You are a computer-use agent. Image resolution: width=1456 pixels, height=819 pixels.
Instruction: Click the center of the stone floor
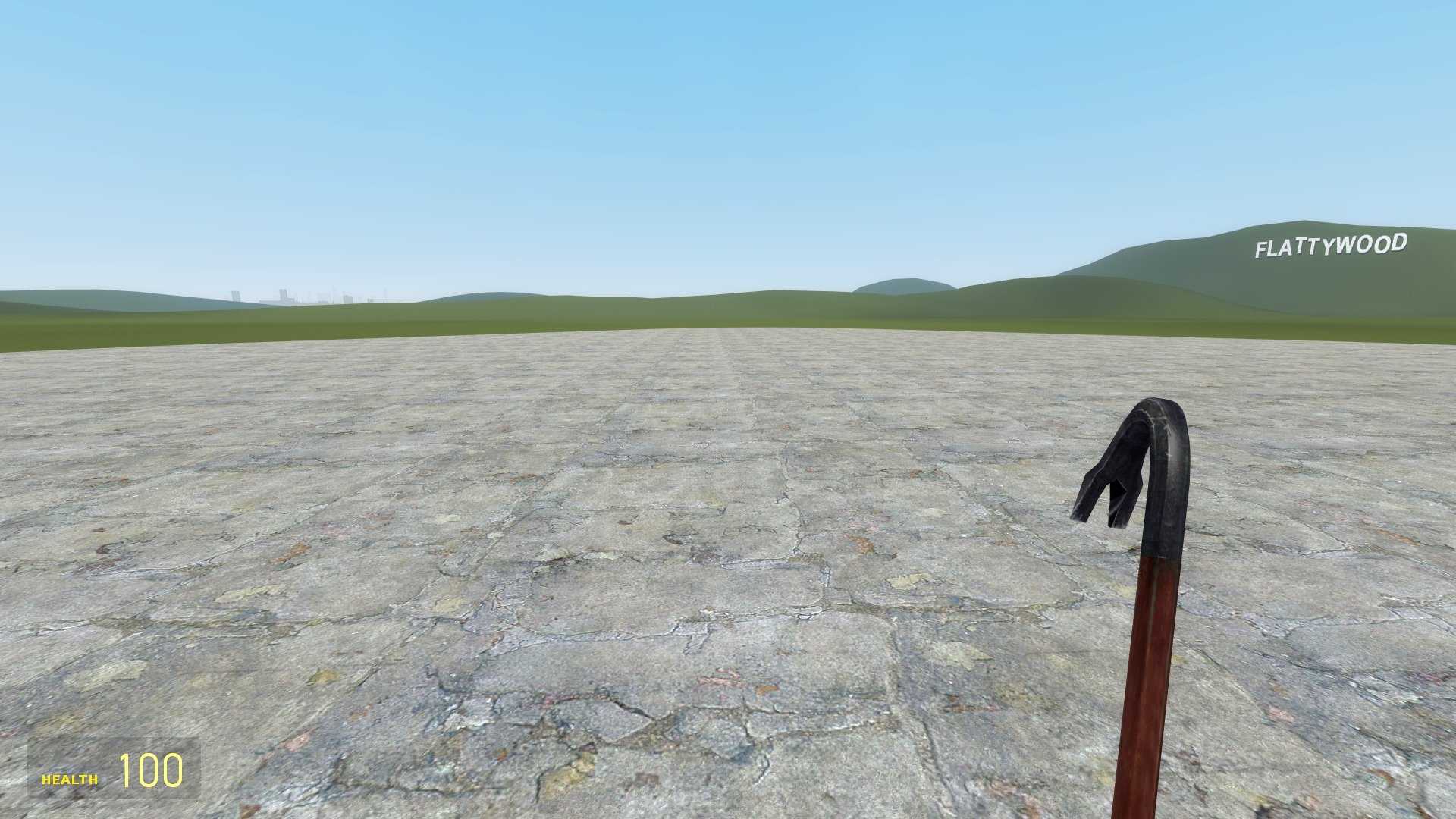[682, 569]
